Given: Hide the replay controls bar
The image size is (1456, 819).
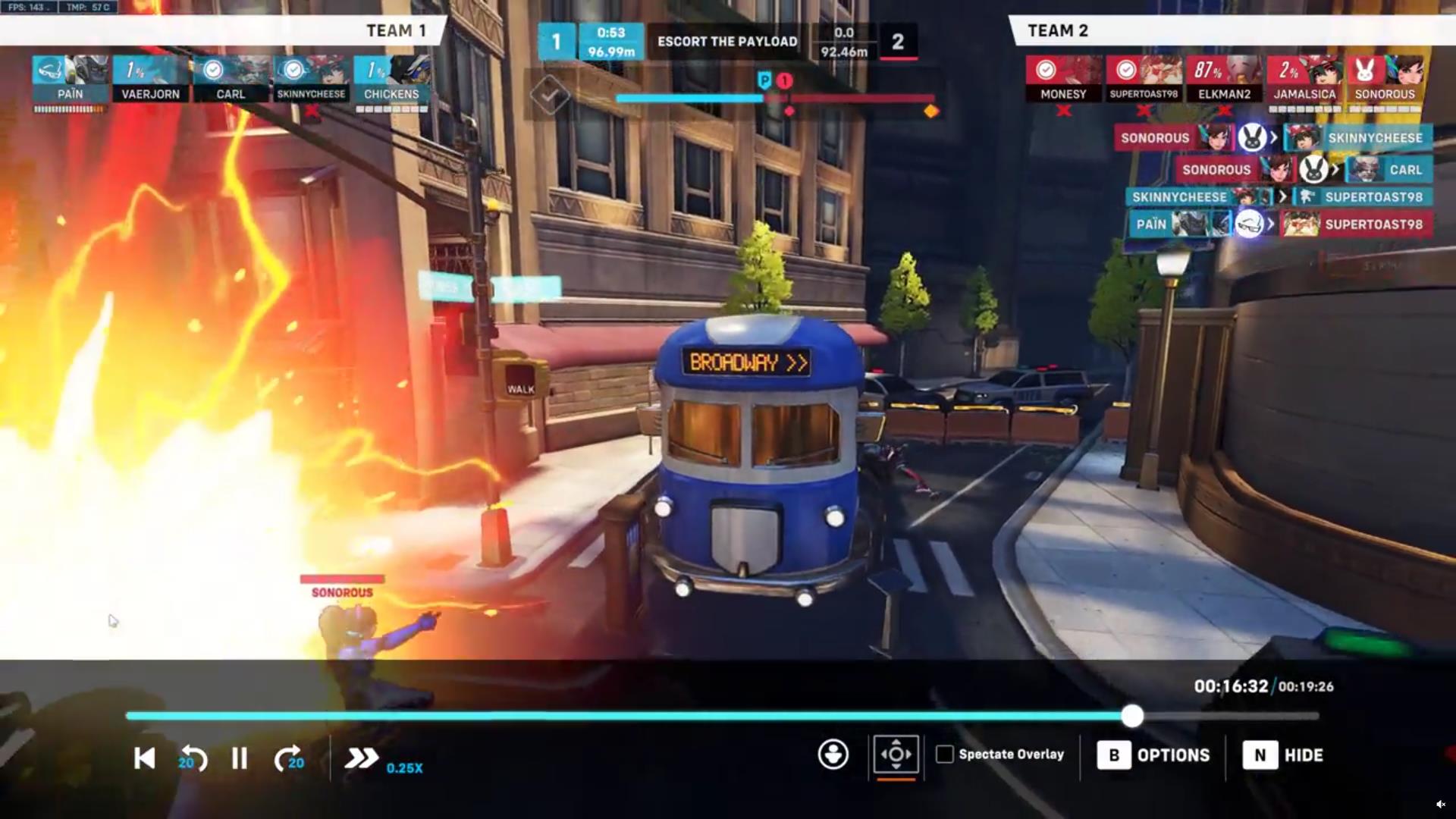Looking at the screenshot, I should tap(1284, 755).
